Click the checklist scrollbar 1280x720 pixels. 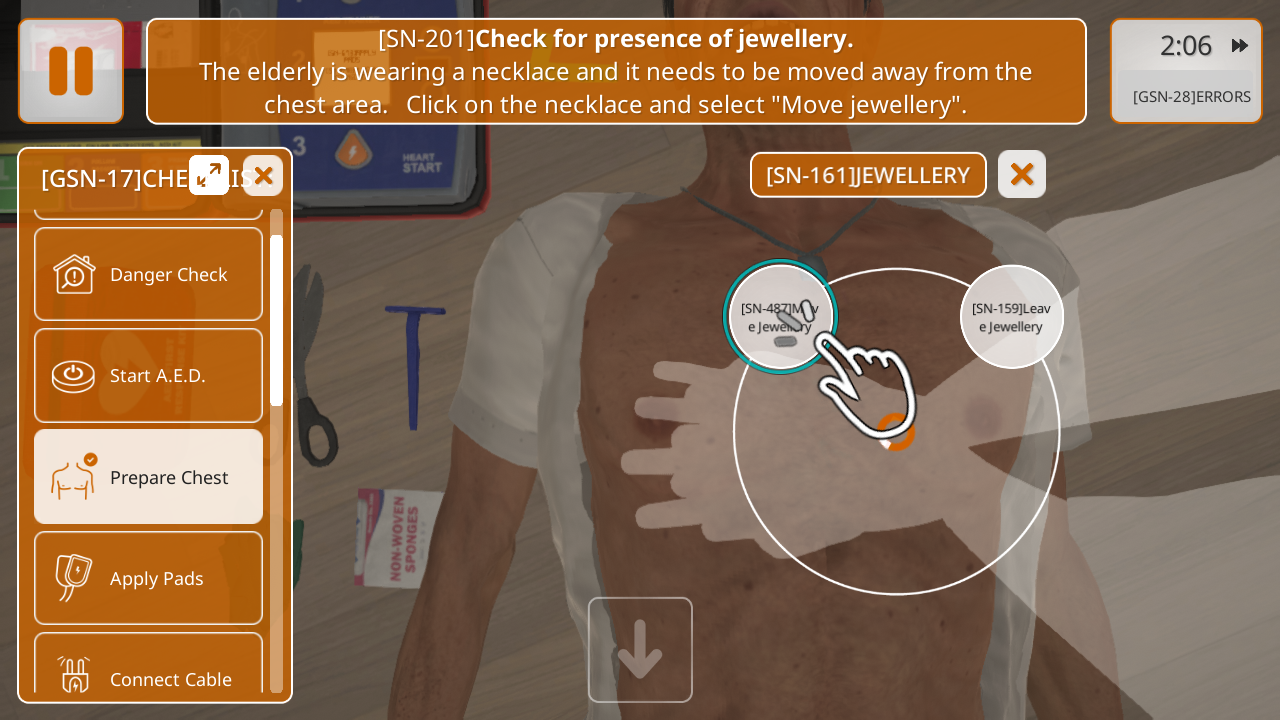tap(276, 320)
